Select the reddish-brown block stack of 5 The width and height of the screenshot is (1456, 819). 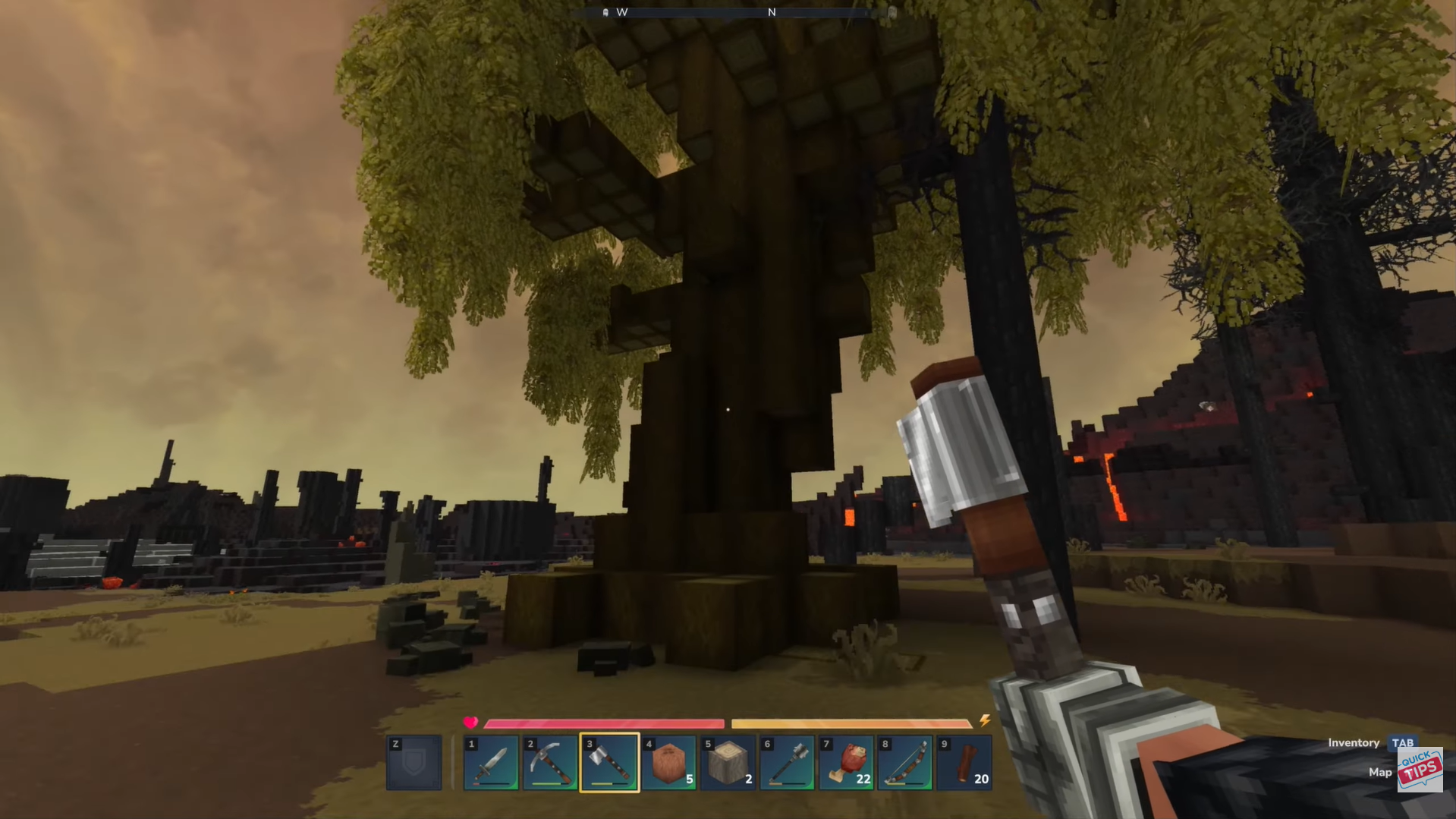(x=668, y=763)
